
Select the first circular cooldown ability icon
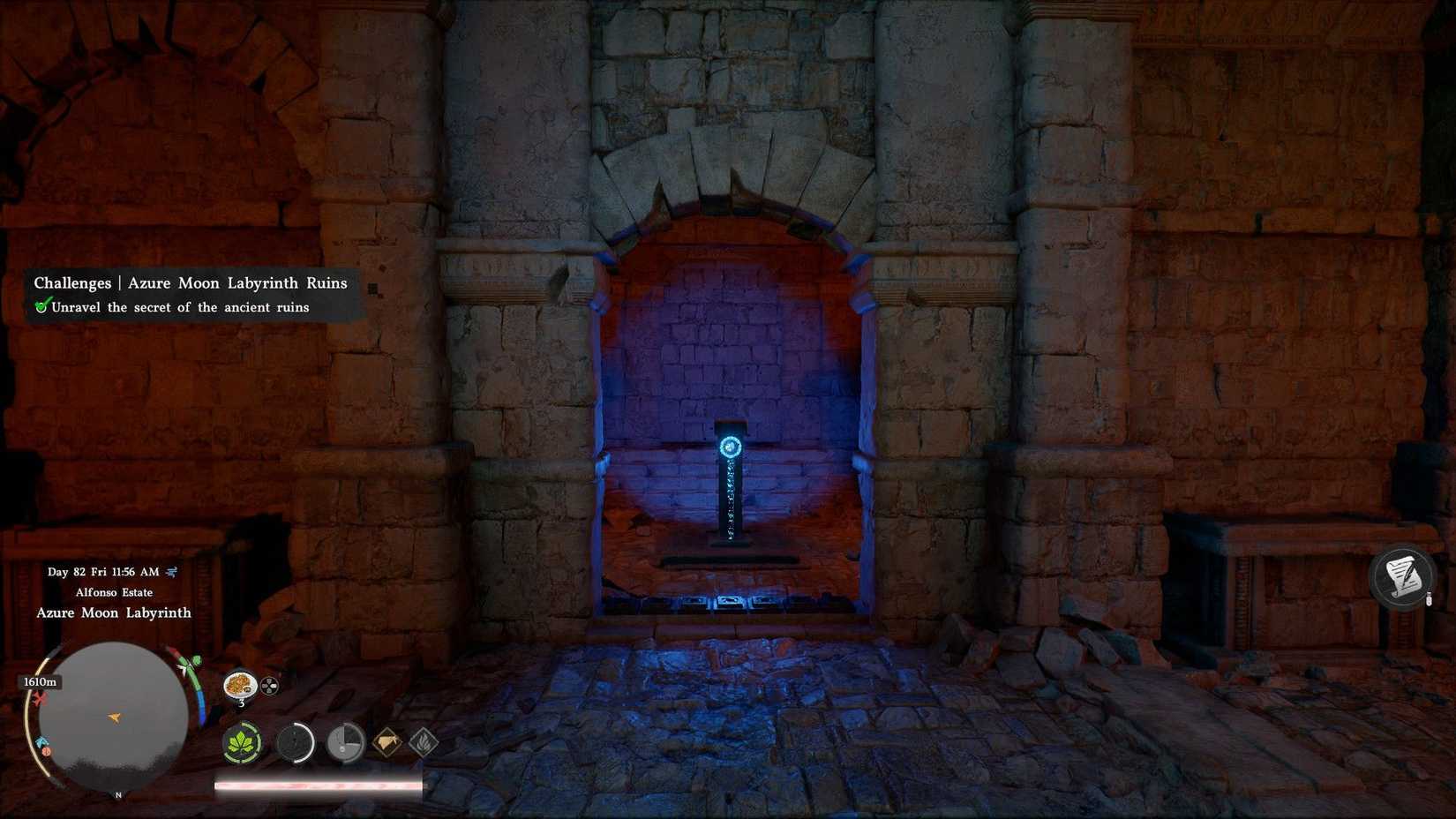[x=296, y=744]
